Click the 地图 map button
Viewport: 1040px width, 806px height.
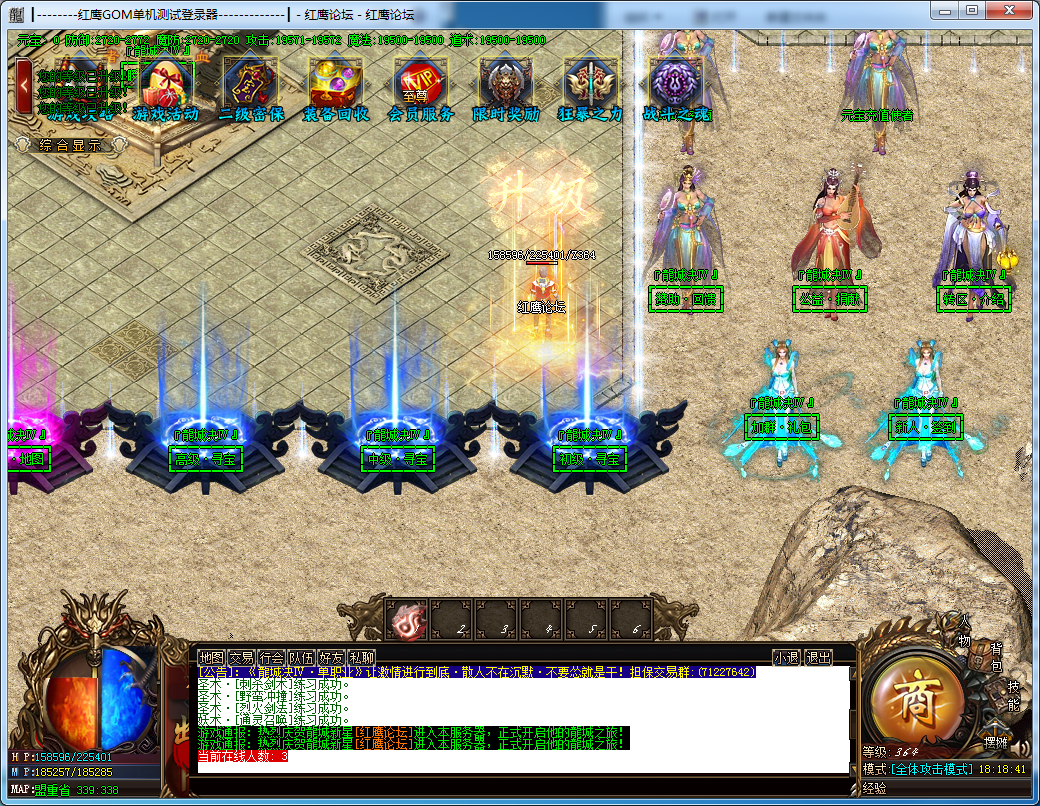[211, 657]
